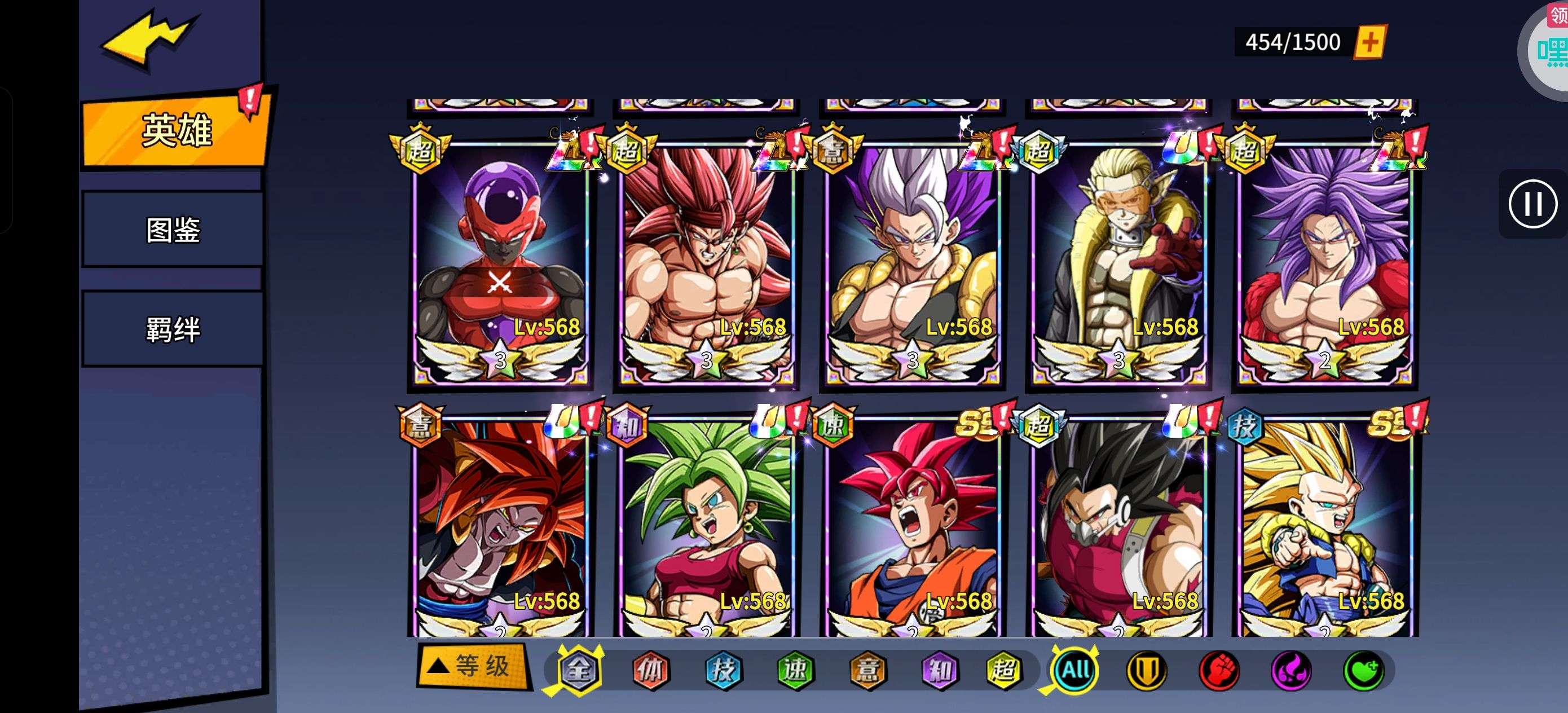The width and height of the screenshot is (1568, 713).
Task: Show all roles with the All filter
Action: 1075,670
